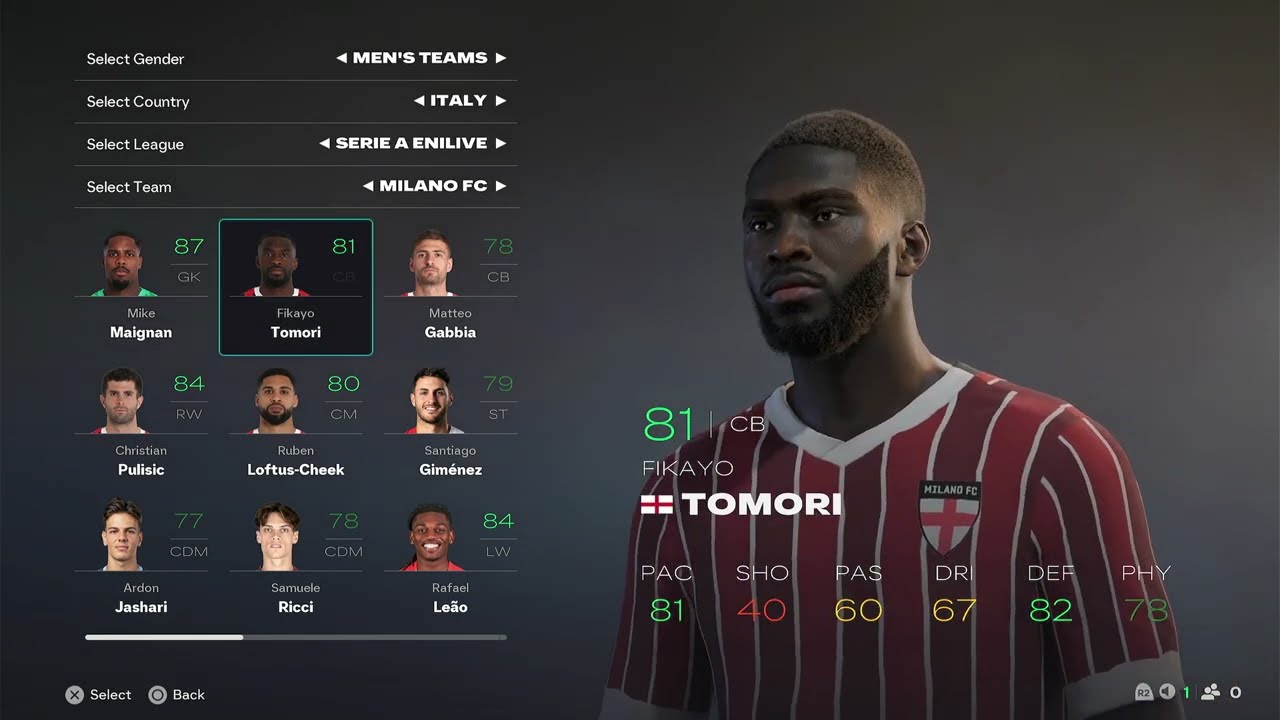Pick the Rafael Leão player card
The image size is (1280, 720).
(450, 562)
